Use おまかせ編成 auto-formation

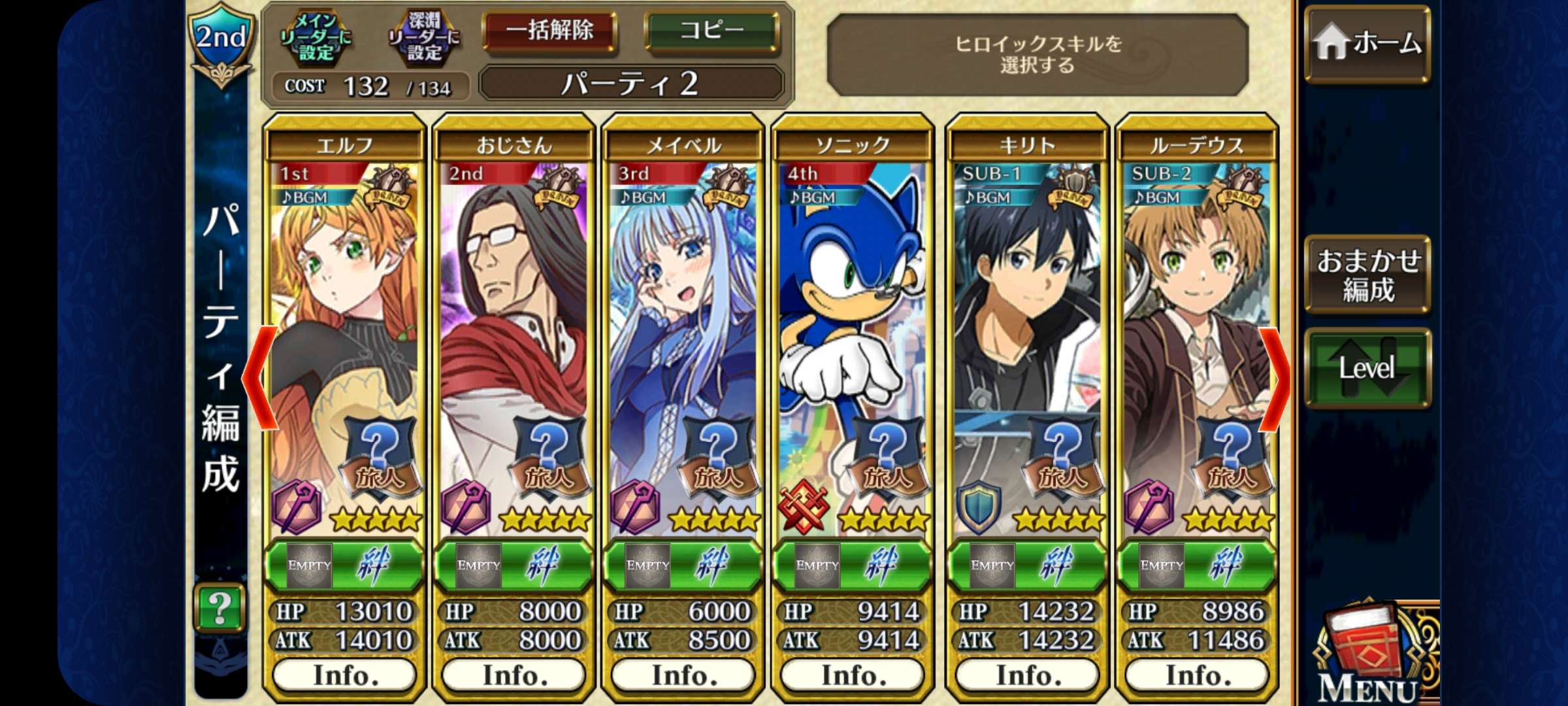(1367, 275)
